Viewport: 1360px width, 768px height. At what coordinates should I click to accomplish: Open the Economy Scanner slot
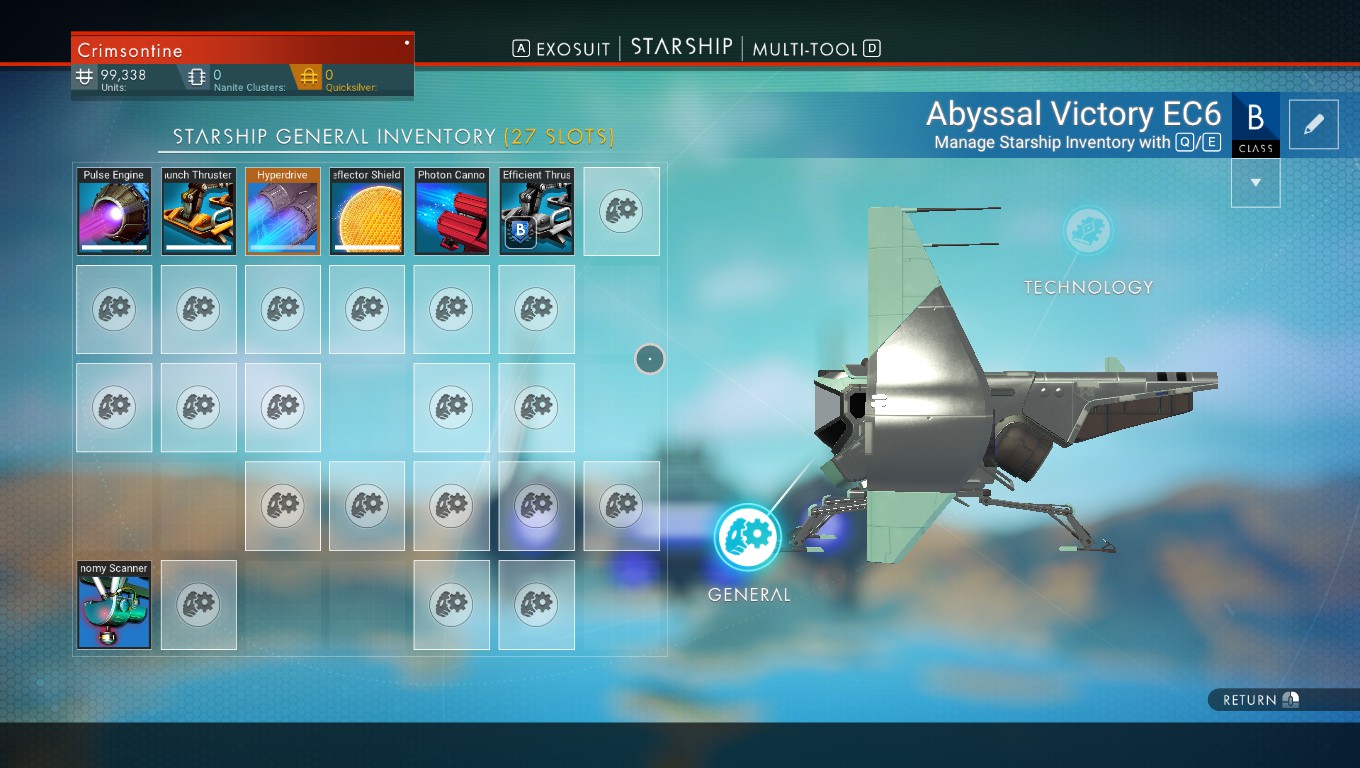pos(114,605)
